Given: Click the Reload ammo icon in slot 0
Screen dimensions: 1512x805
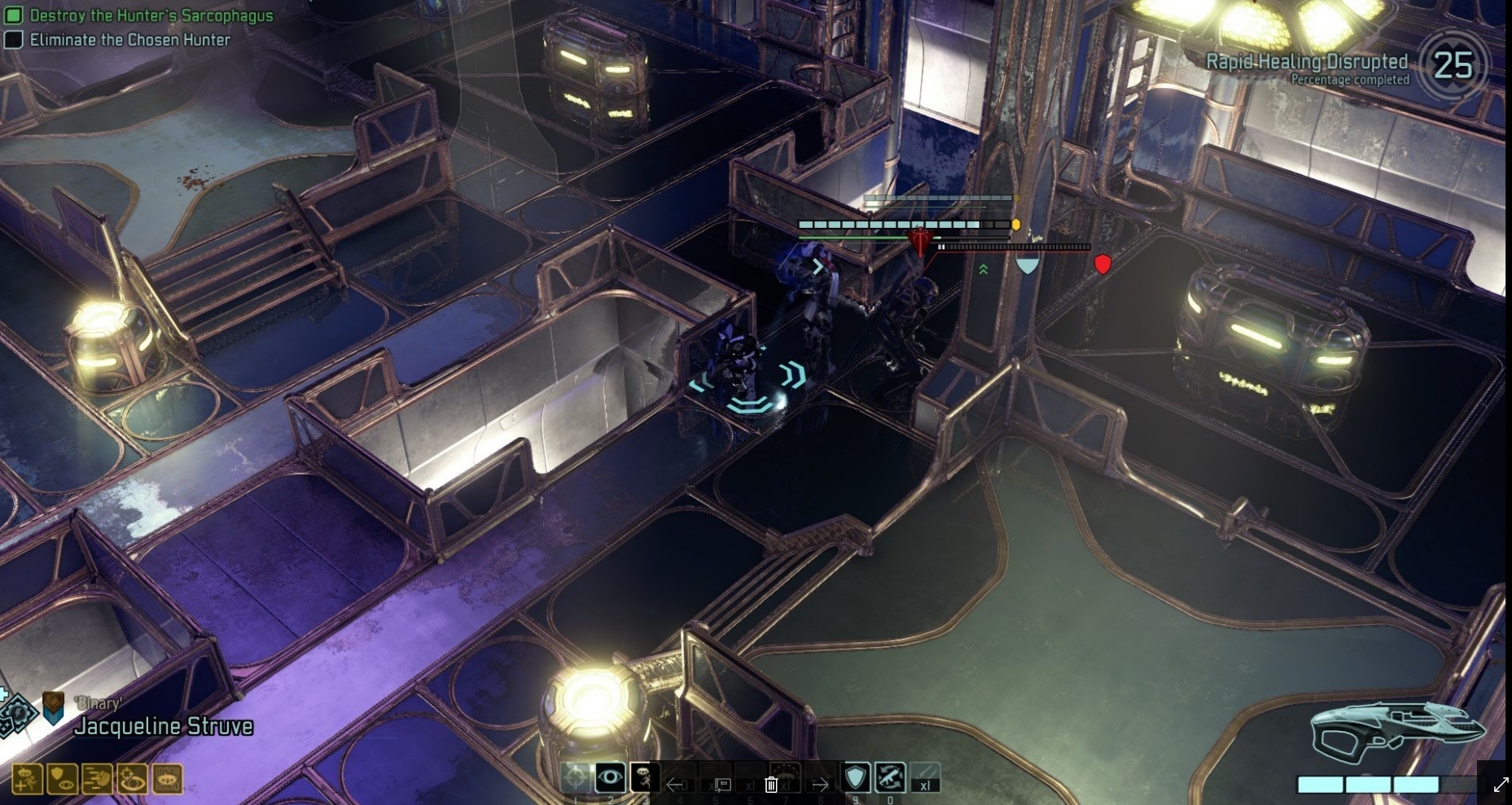Looking at the screenshot, I should pos(890,777).
